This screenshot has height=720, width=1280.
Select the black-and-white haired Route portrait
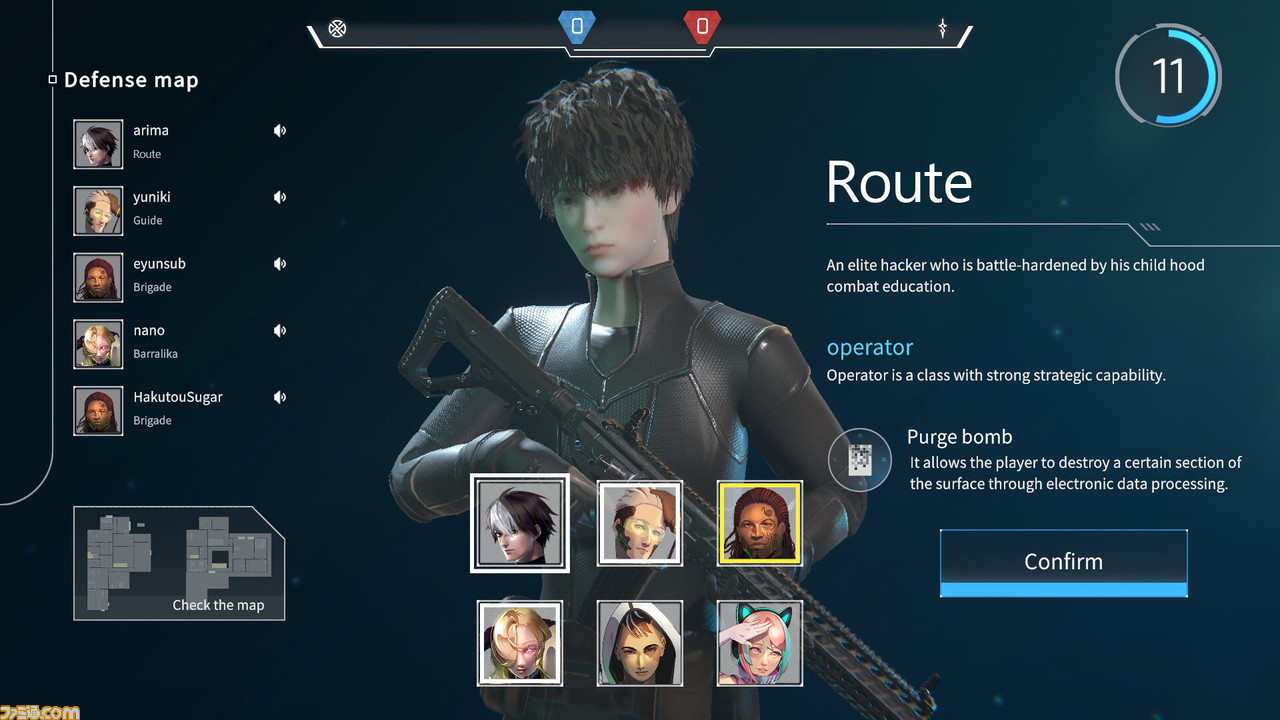click(519, 523)
